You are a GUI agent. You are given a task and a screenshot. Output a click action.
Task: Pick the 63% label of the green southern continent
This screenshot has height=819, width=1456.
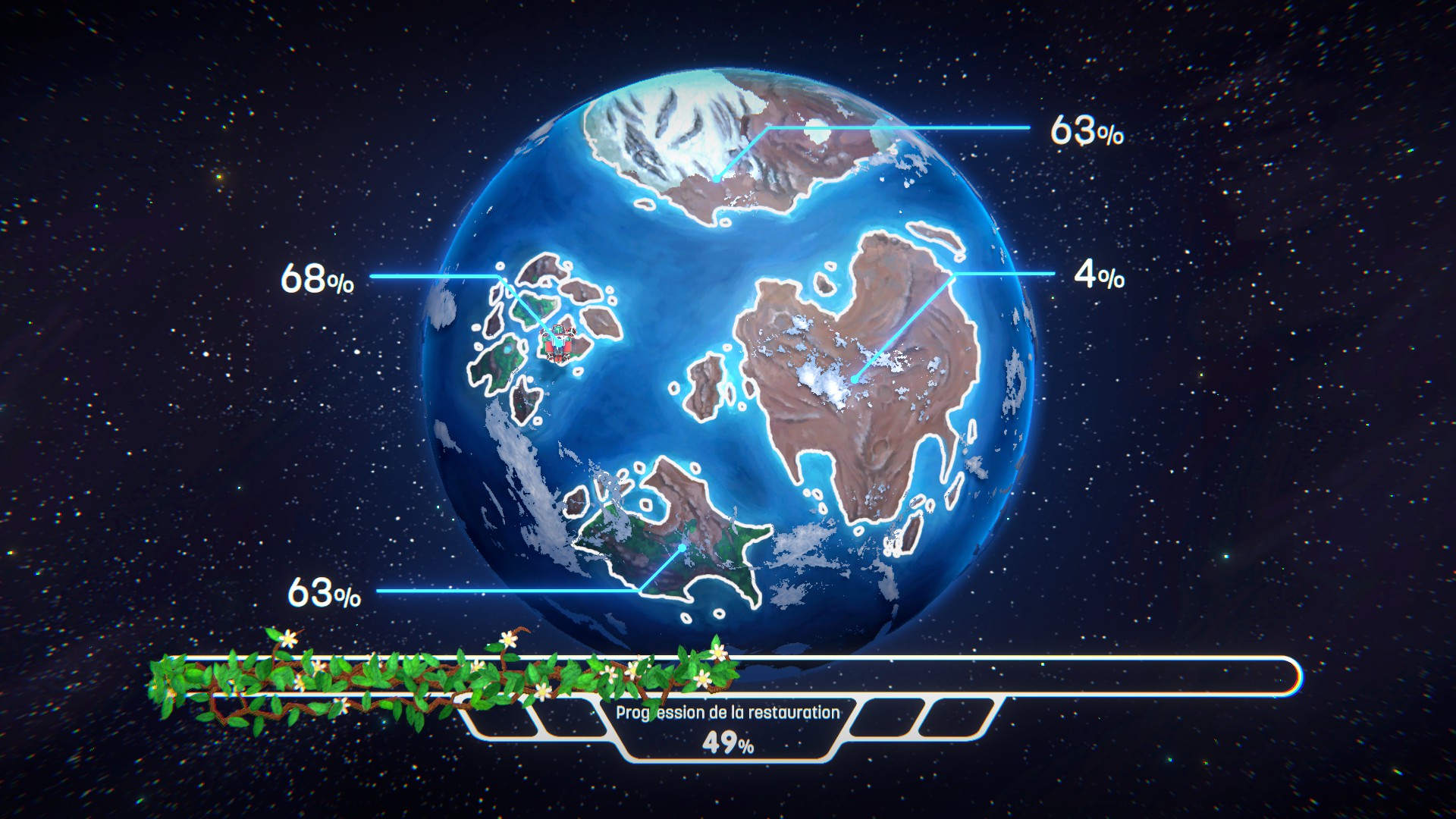(x=324, y=593)
